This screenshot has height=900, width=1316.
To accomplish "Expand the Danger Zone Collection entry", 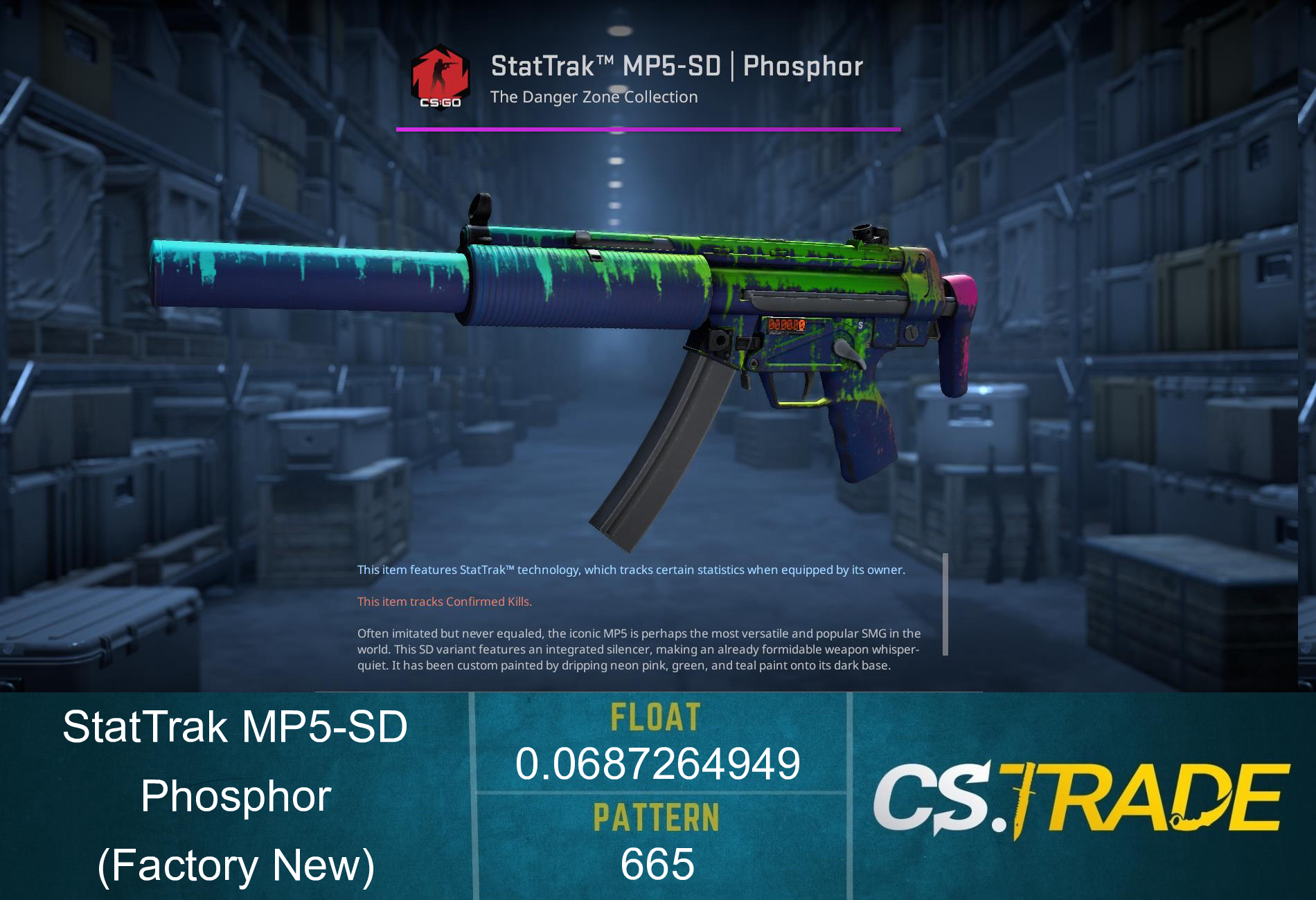I will 594,97.
